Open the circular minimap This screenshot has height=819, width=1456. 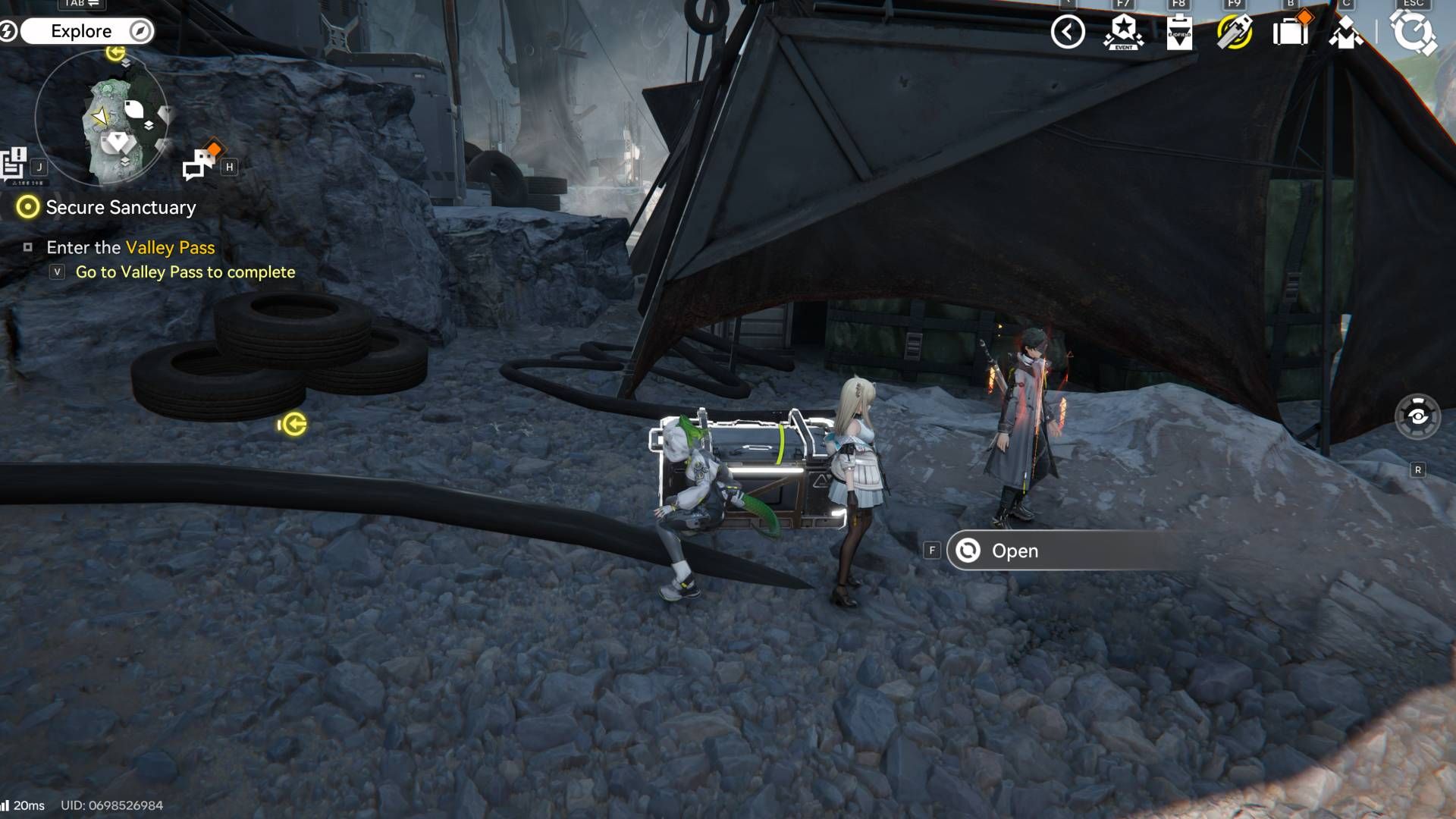[102, 118]
